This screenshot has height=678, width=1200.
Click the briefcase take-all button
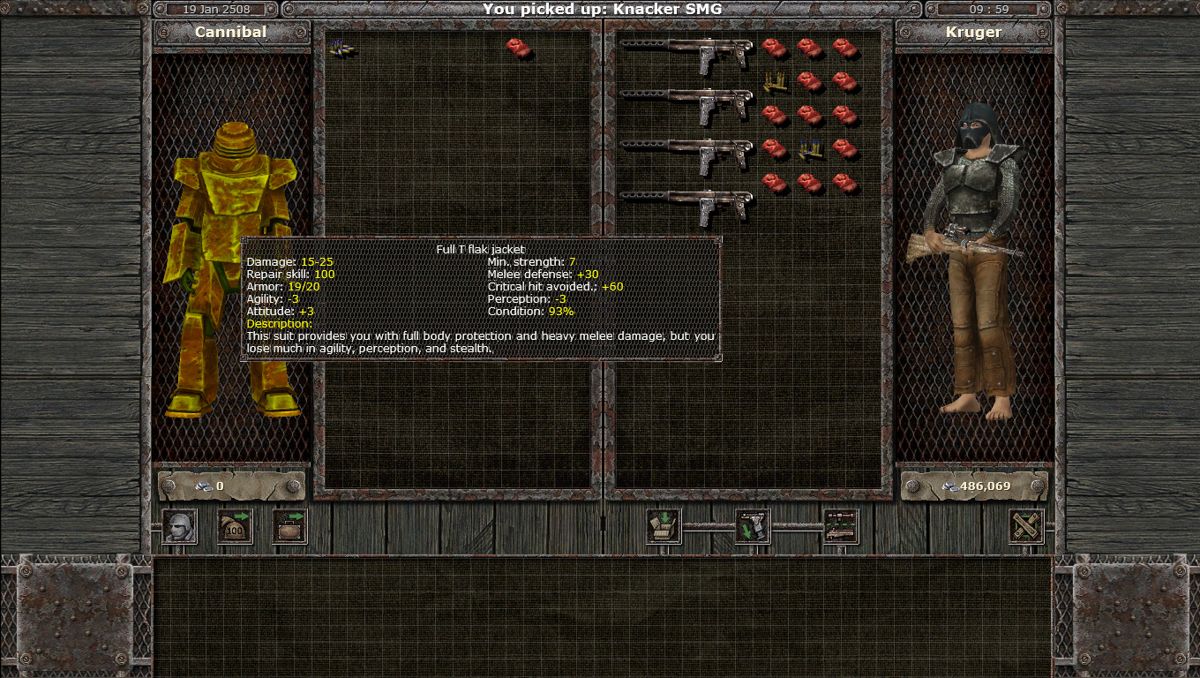[x=290, y=527]
